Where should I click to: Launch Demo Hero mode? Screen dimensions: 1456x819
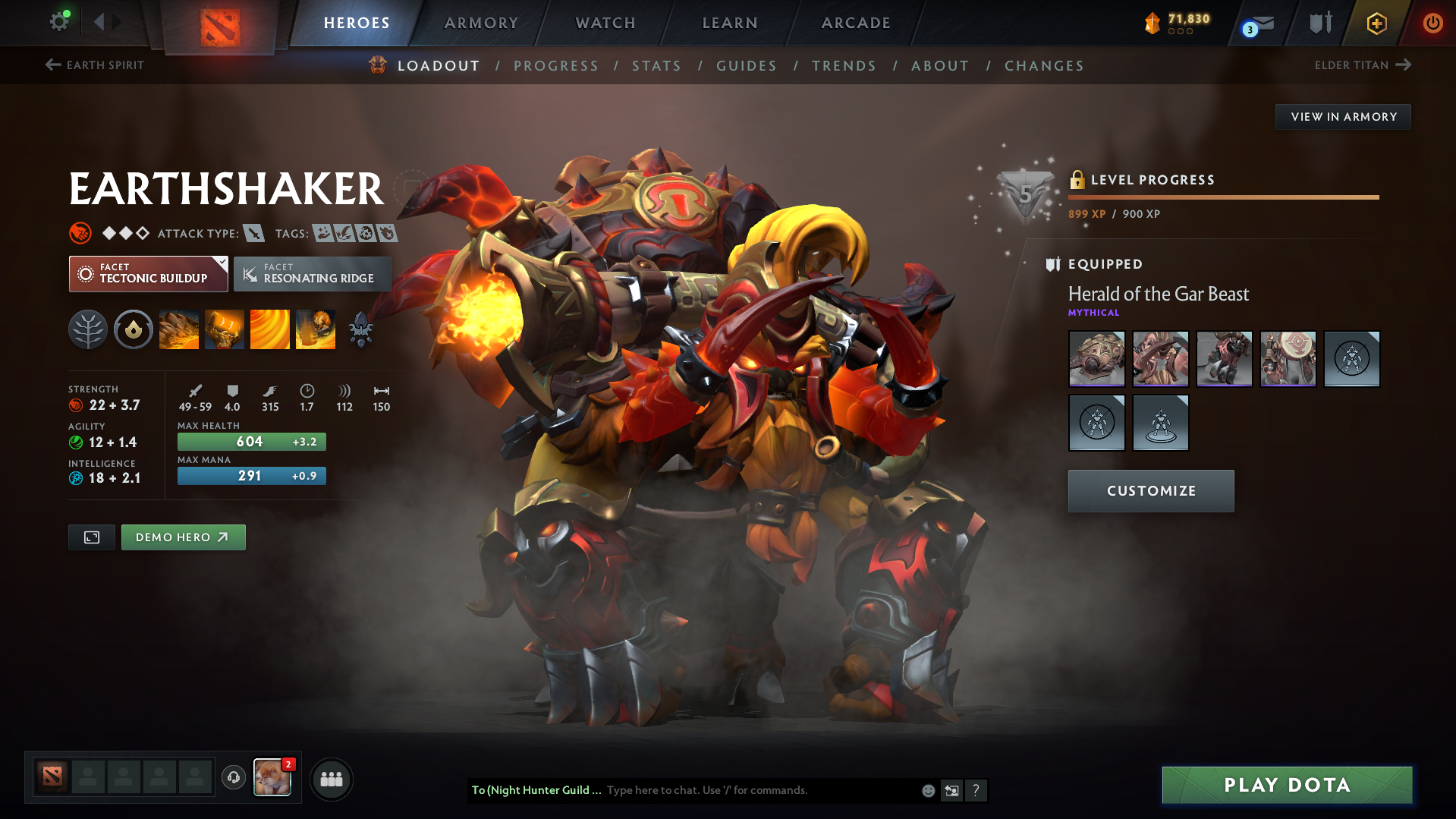pos(183,537)
